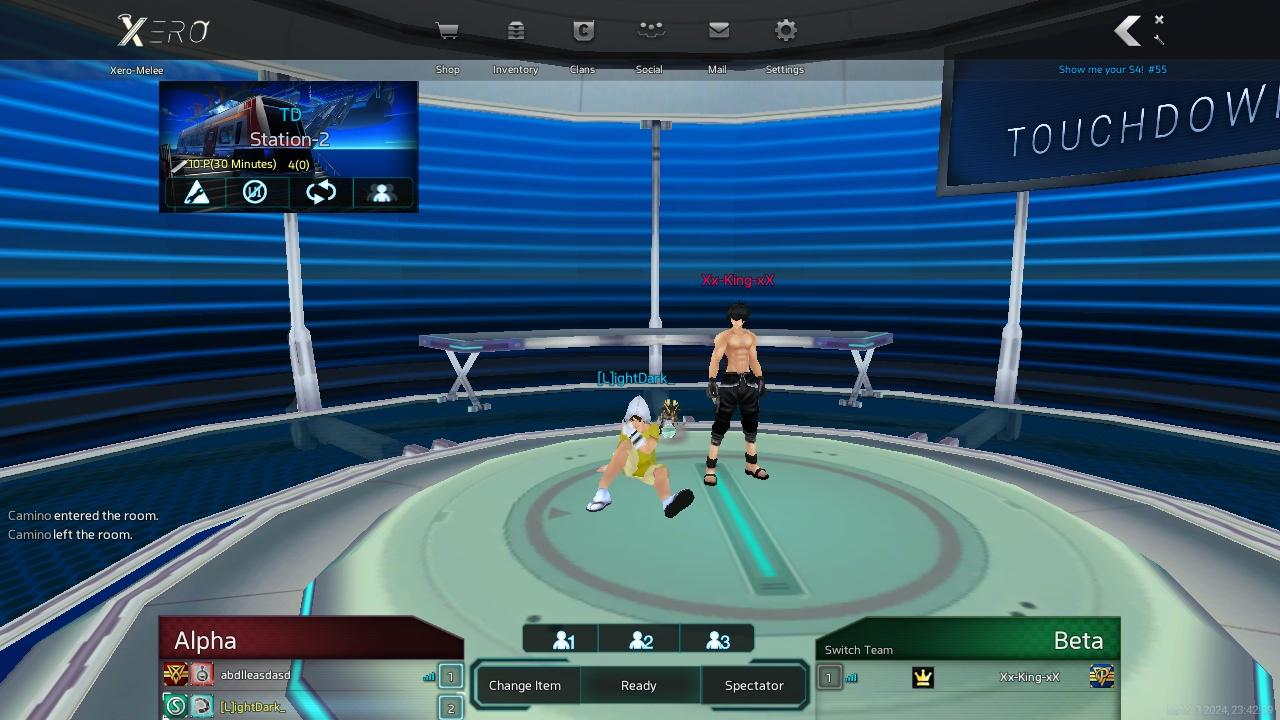Open the Clans menu

click(583, 32)
